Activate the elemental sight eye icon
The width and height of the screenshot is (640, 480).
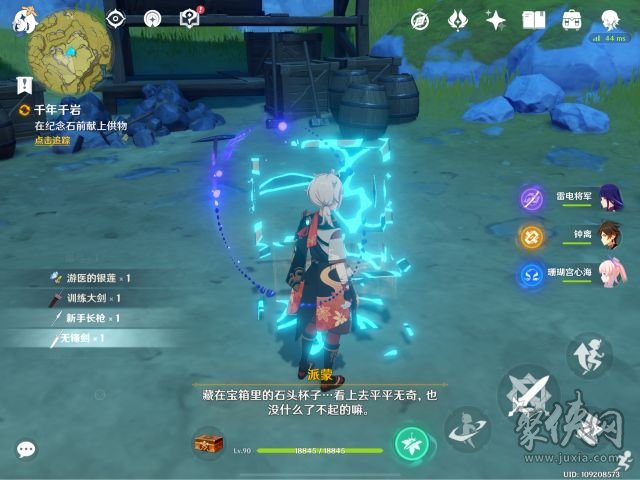(x=117, y=18)
